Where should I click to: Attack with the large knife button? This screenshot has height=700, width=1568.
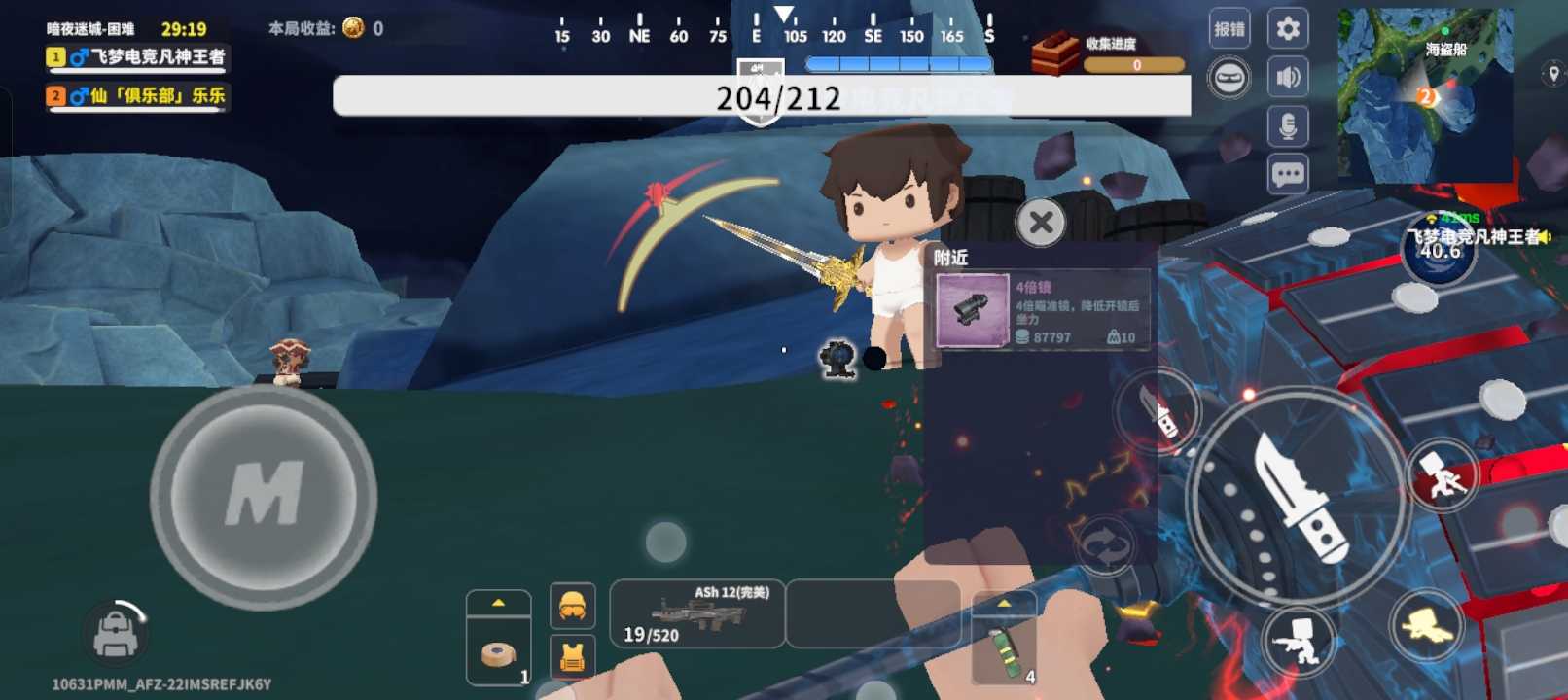1298,498
